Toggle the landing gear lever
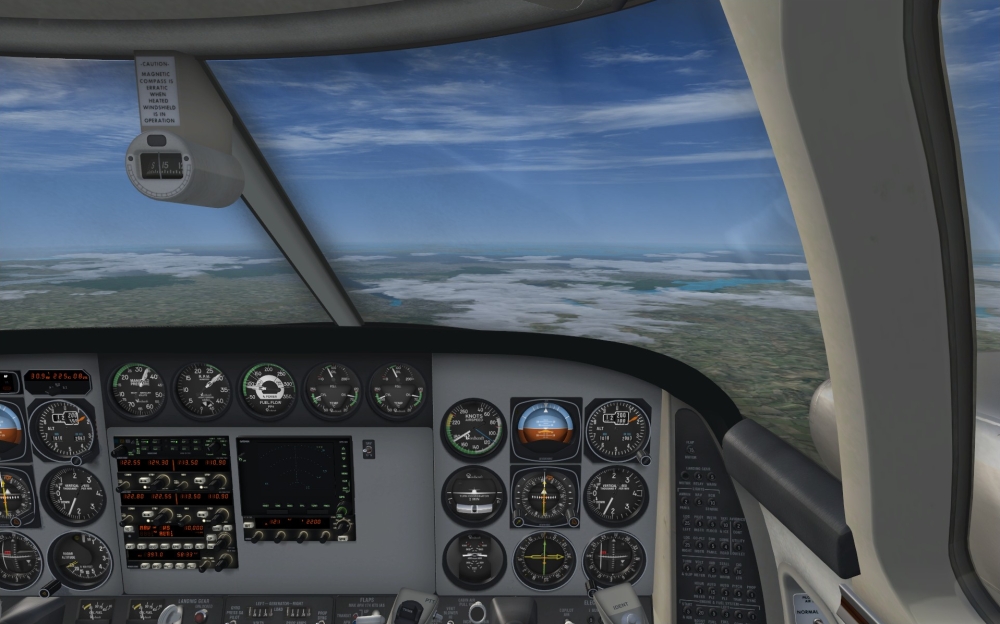The width and height of the screenshot is (1000, 624). click(171, 612)
